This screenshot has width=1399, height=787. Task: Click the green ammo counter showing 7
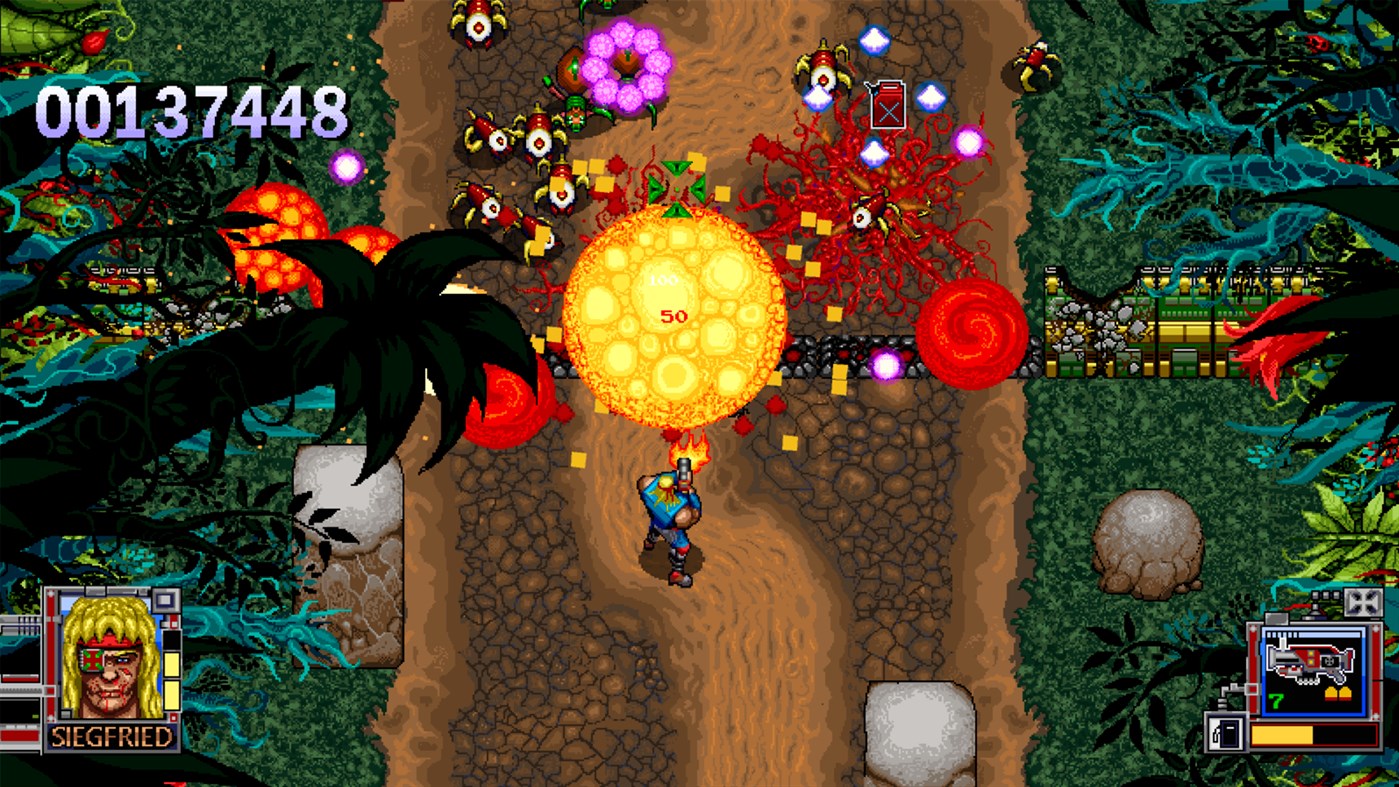[x=1273, y=698]
